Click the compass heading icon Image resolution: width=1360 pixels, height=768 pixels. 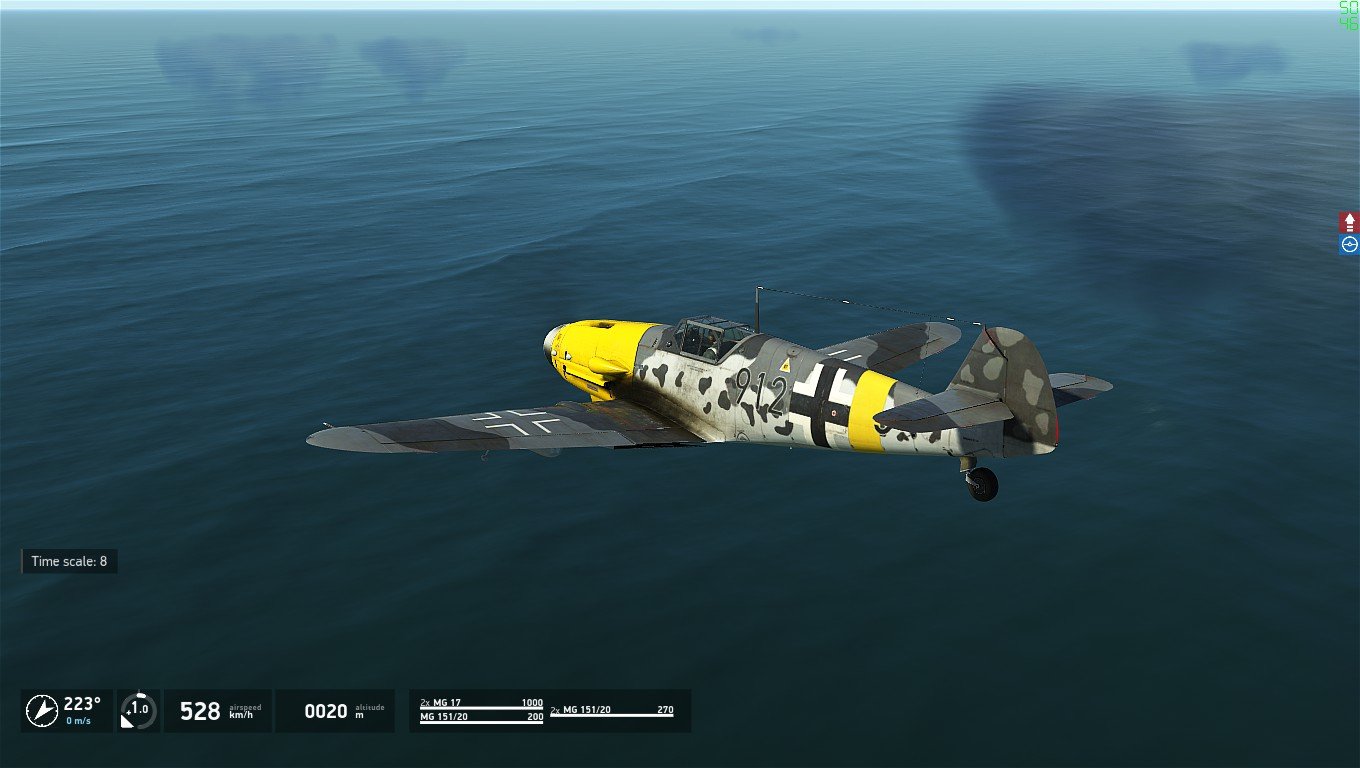[42, 711]
